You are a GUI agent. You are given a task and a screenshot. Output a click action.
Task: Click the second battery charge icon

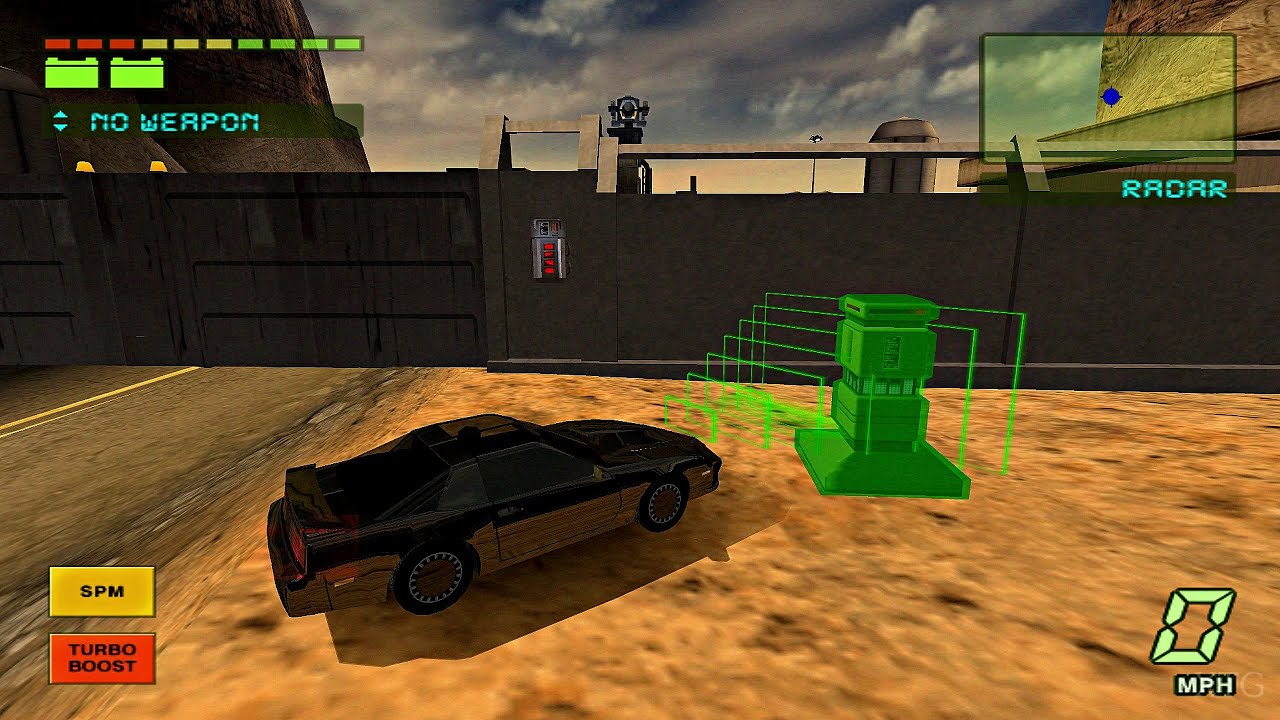point(137,71)
